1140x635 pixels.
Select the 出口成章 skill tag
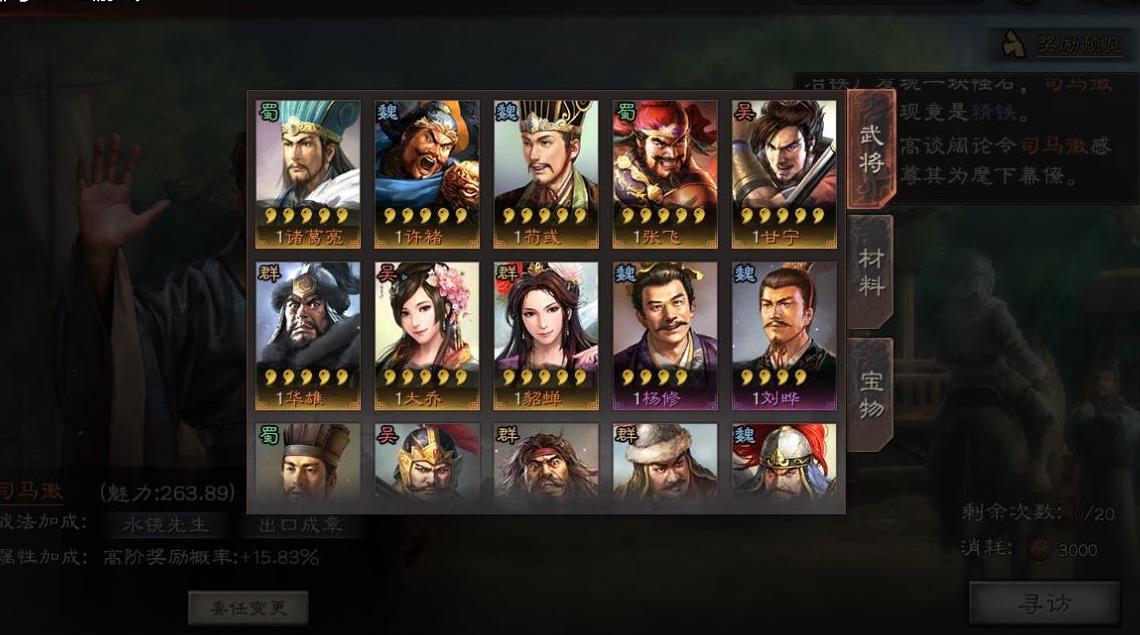point(300,524)
